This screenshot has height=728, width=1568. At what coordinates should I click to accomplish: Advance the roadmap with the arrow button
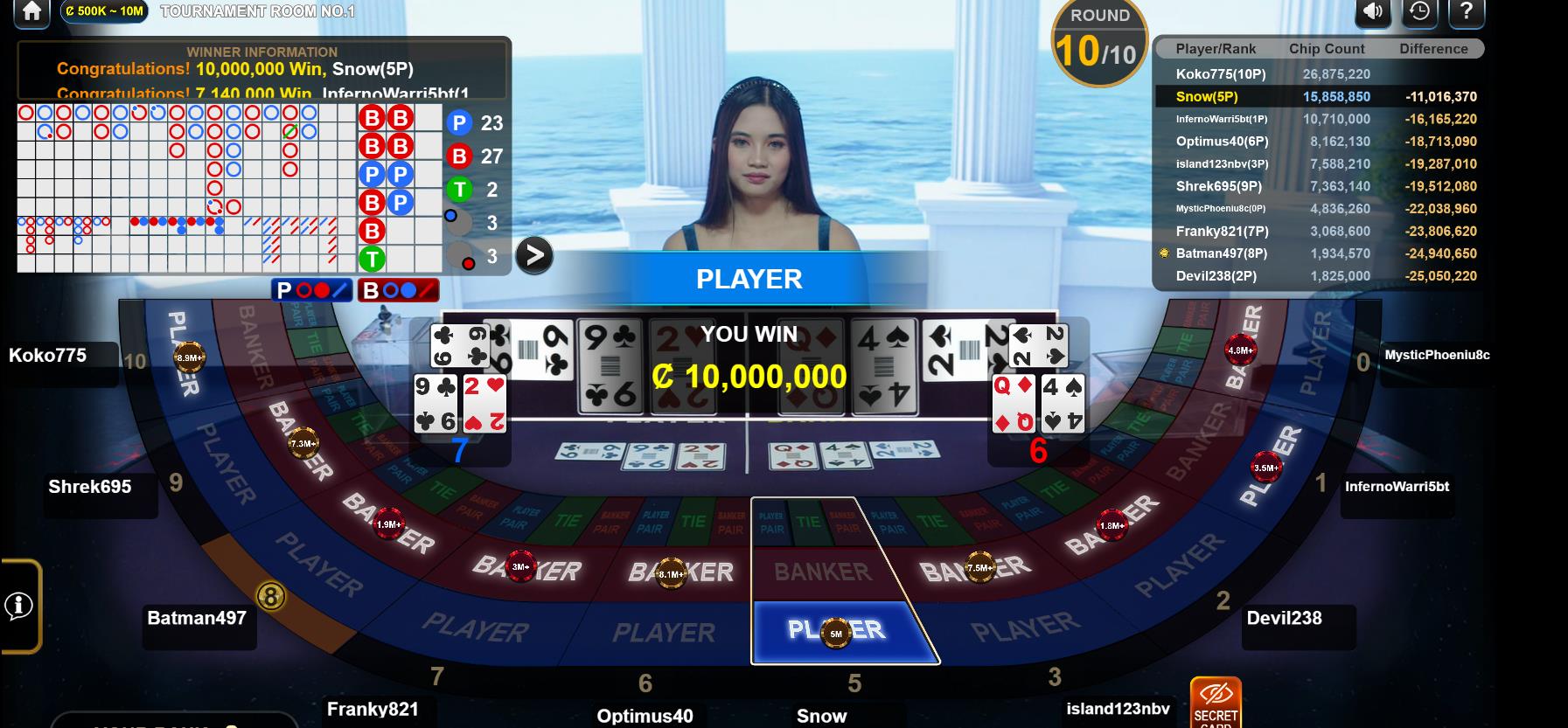[x=533, y=255]
